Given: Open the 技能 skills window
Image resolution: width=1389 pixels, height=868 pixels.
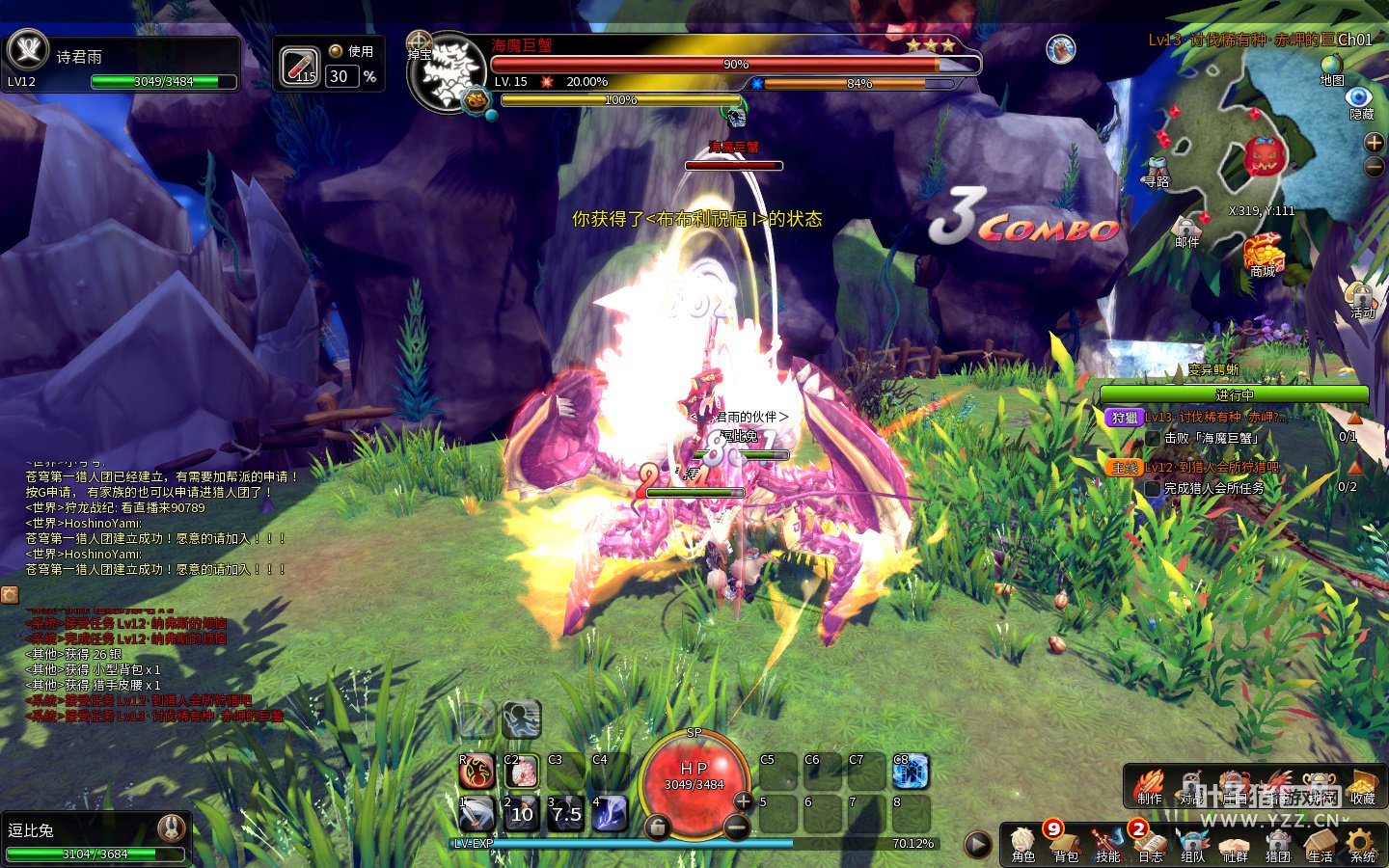Looking at the screenshot, I should [x=1107, y=843].
